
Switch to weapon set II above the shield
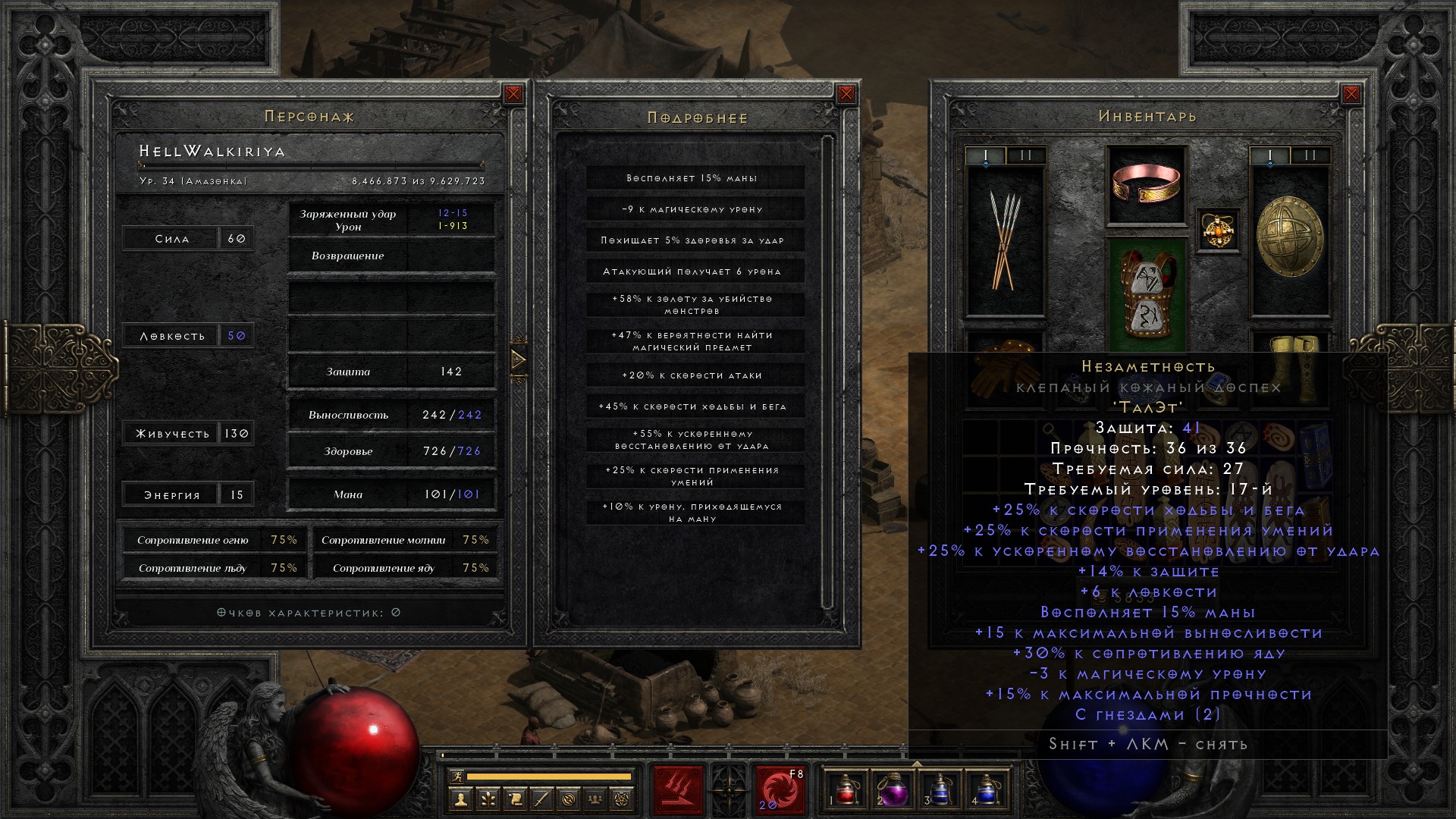(1310, 155)
